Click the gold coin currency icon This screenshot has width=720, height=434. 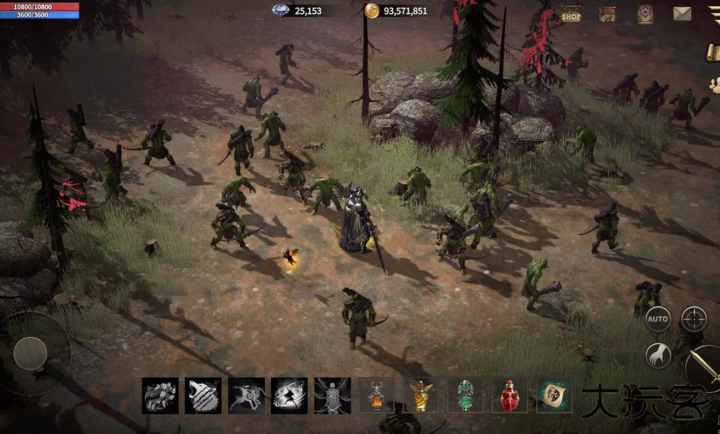[372, 11]
